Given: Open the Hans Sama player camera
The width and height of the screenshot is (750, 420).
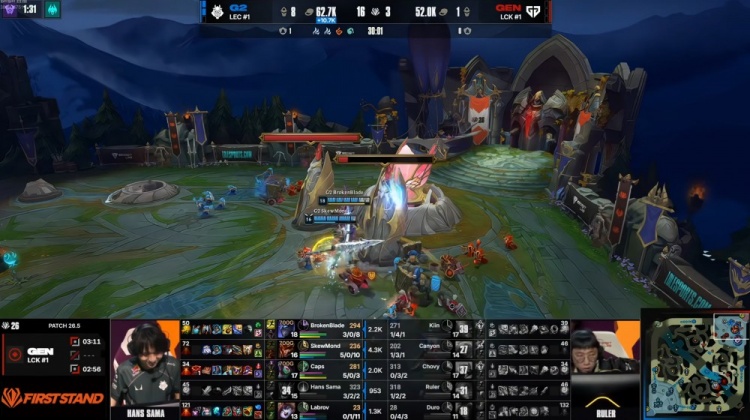Looking at the screenshot, I should tap(145, 364).
